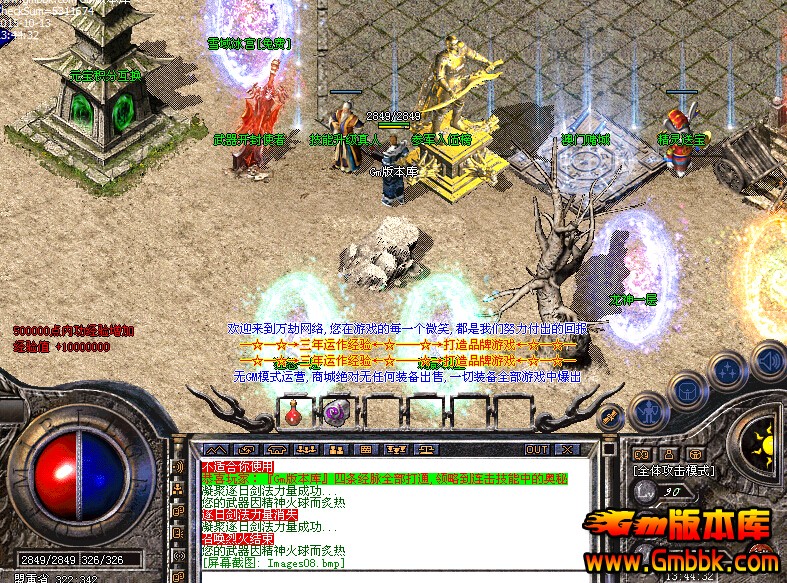Click the chat message log window
The width and height of the screenshot is (787, 583).
[x=390, y=509]
